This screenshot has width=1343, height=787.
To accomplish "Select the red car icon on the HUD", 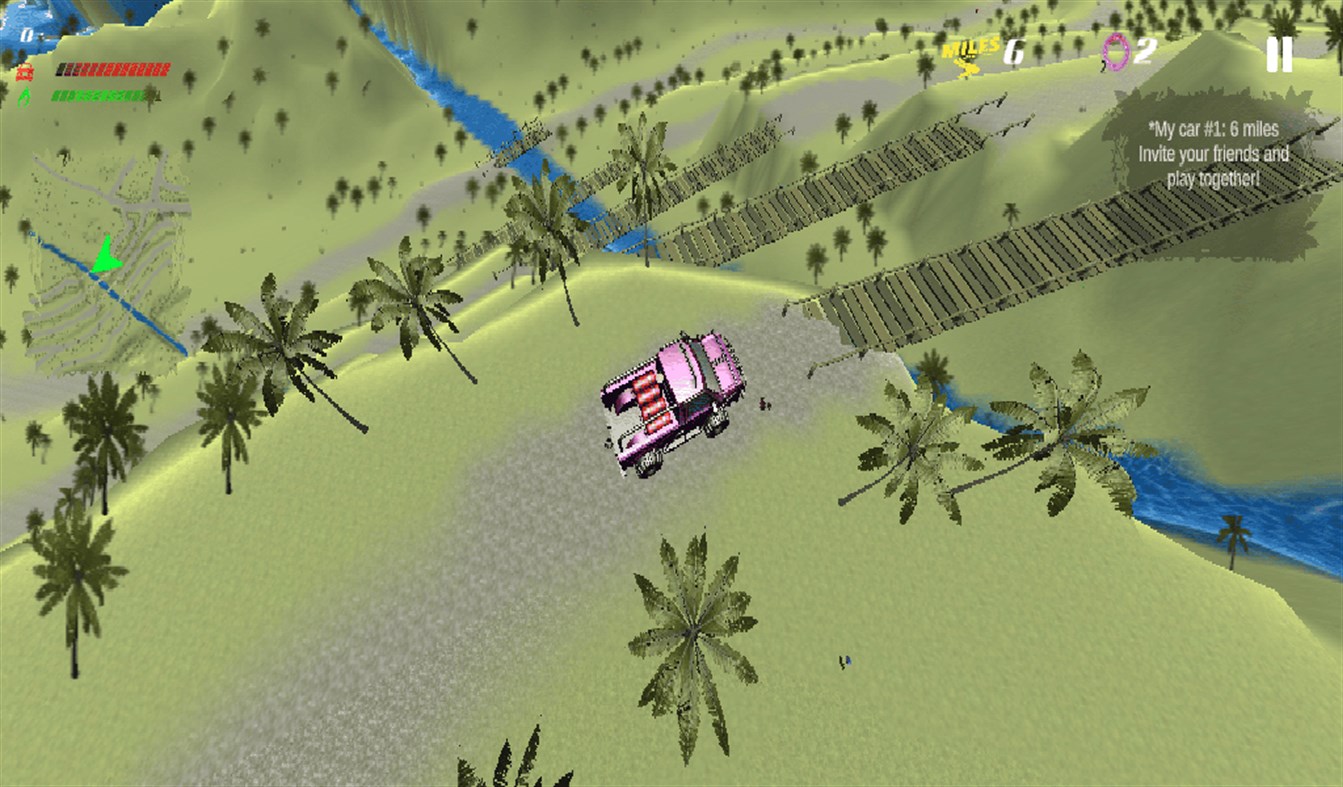I will pyautogui.click(x=24, y=70).
